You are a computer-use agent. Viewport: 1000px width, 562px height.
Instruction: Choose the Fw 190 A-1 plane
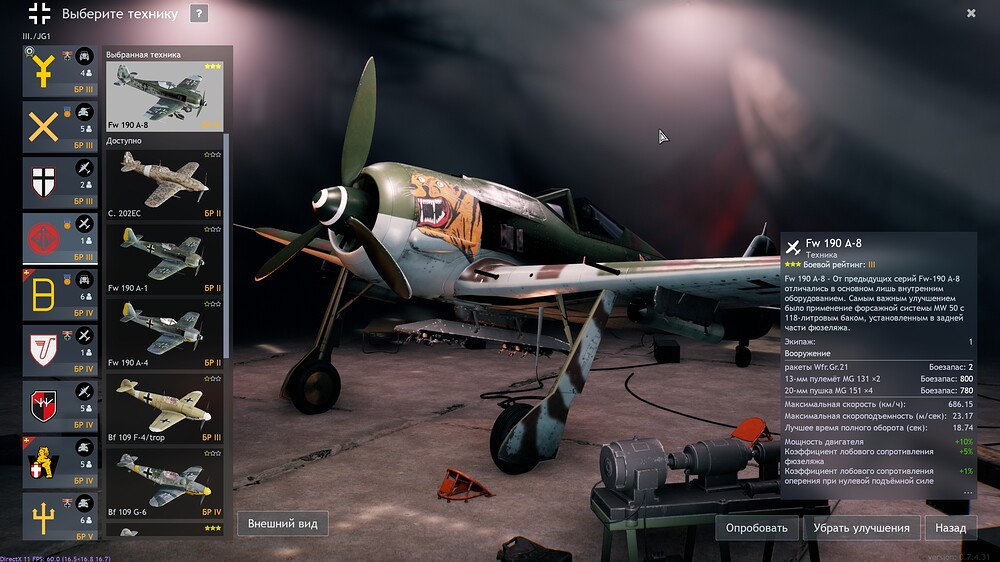click(164, 258)
